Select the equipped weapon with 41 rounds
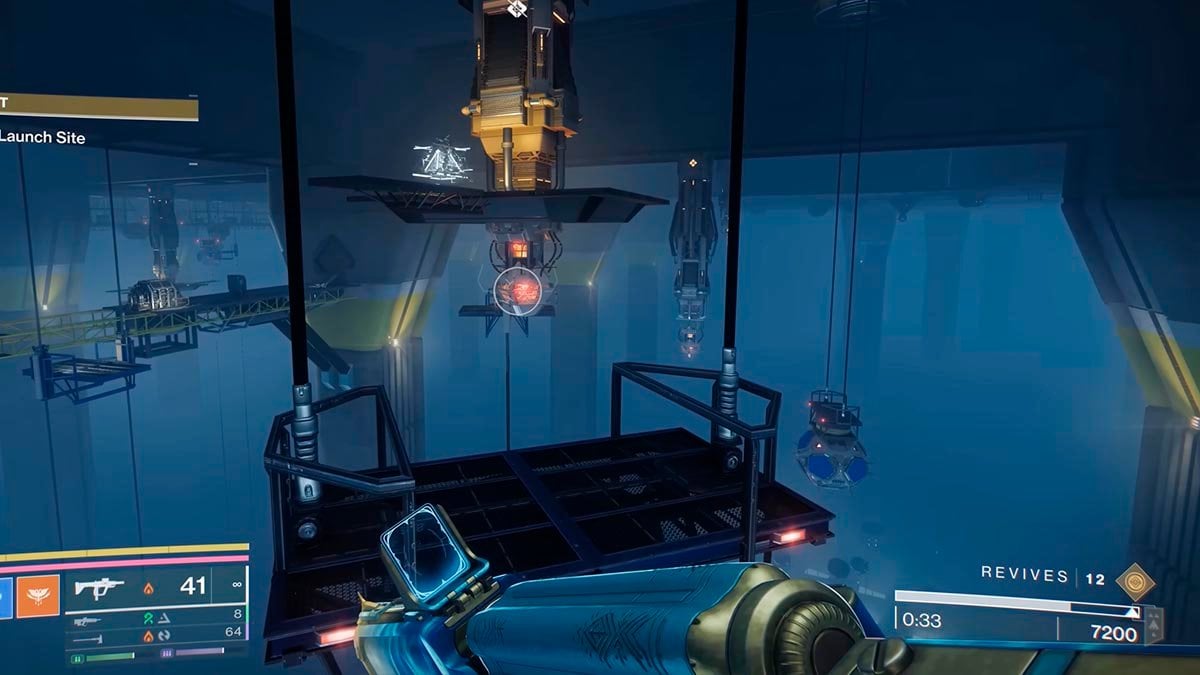 click(x=100, y=587)
